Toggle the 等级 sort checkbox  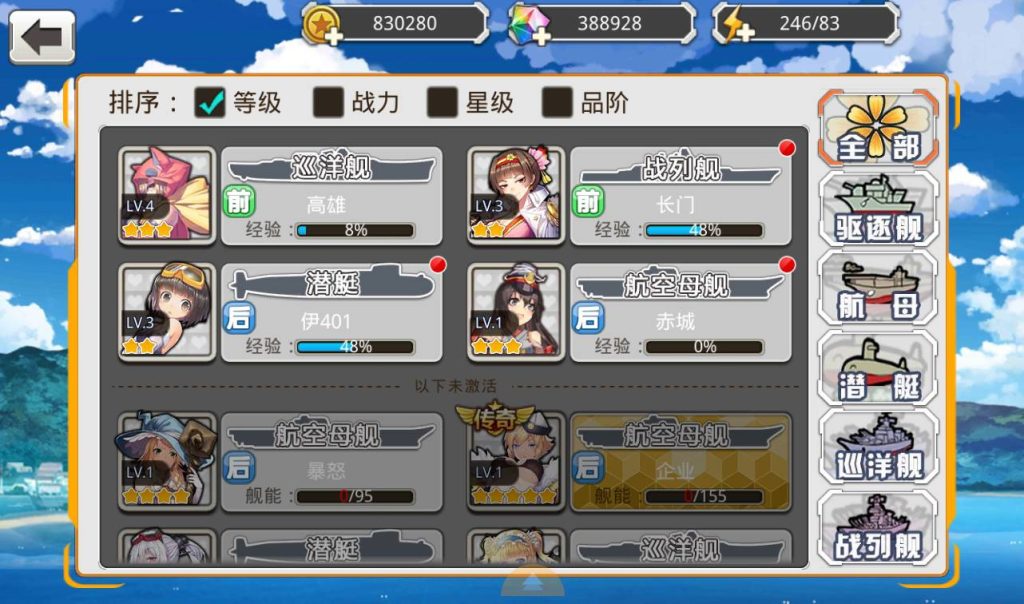point(210,101)
